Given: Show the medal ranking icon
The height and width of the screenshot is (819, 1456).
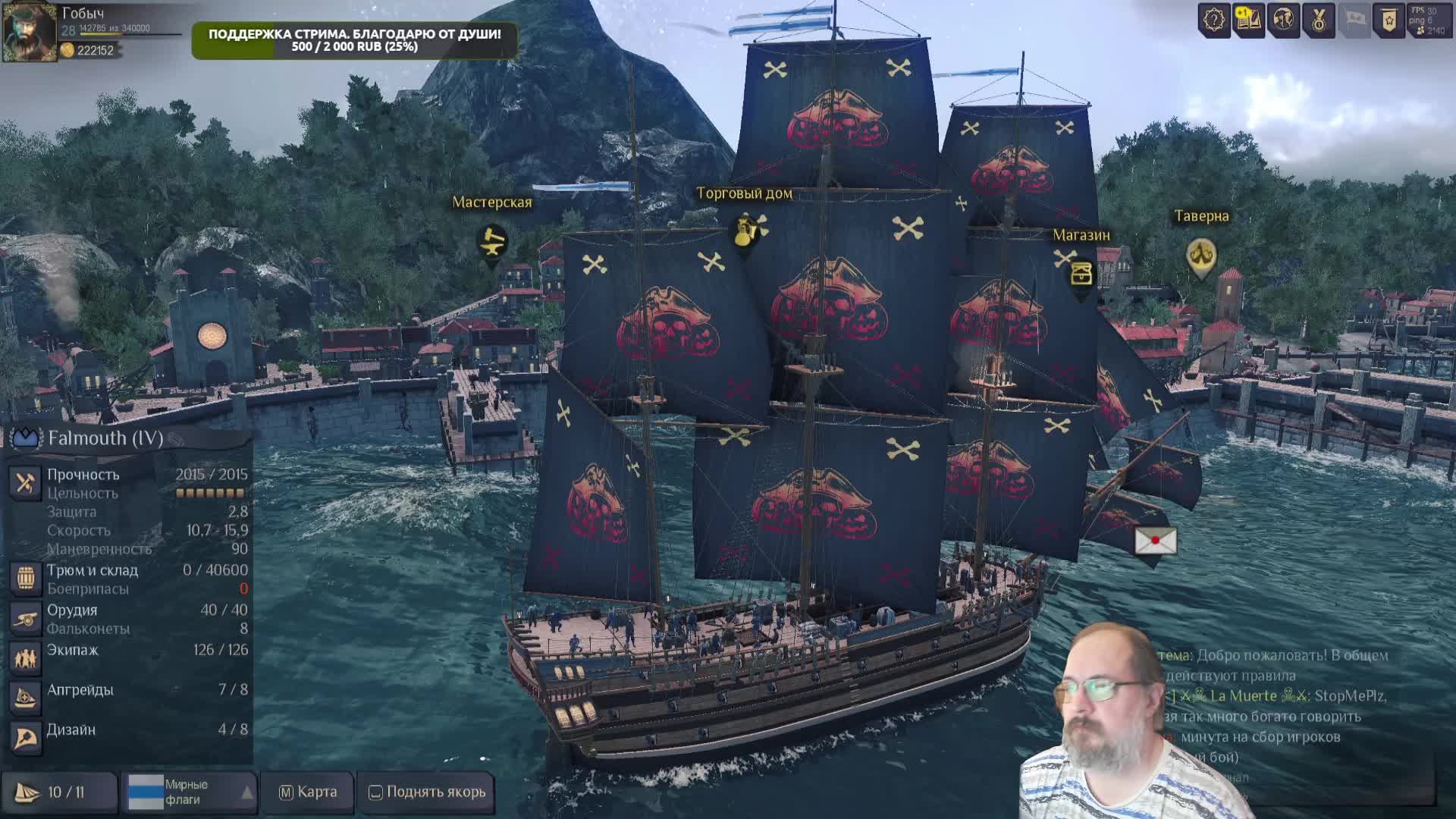Looking at the screenshot, I should tap(1319, 20).
